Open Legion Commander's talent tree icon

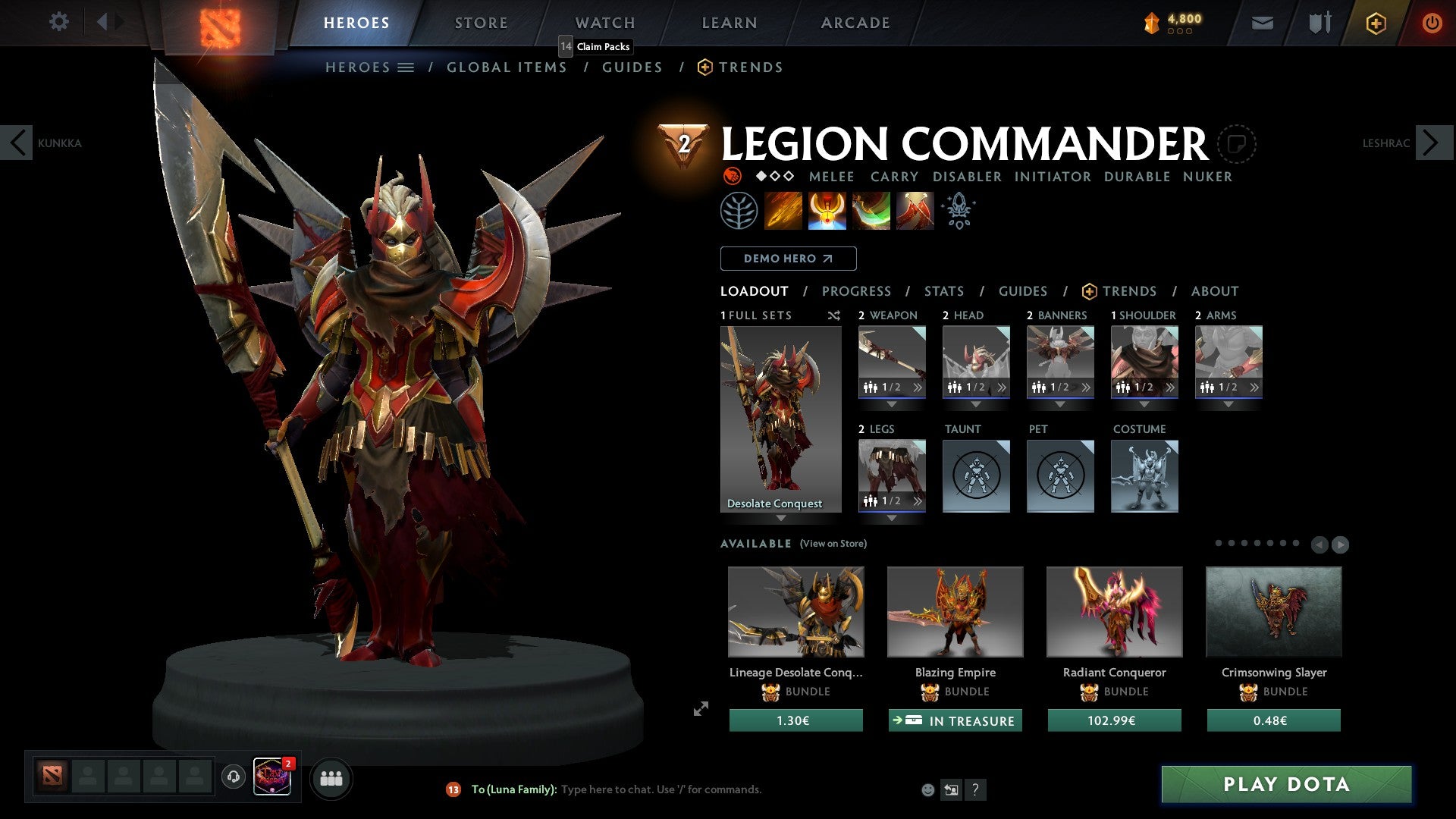pyautogui.click(x=739, y=210)
